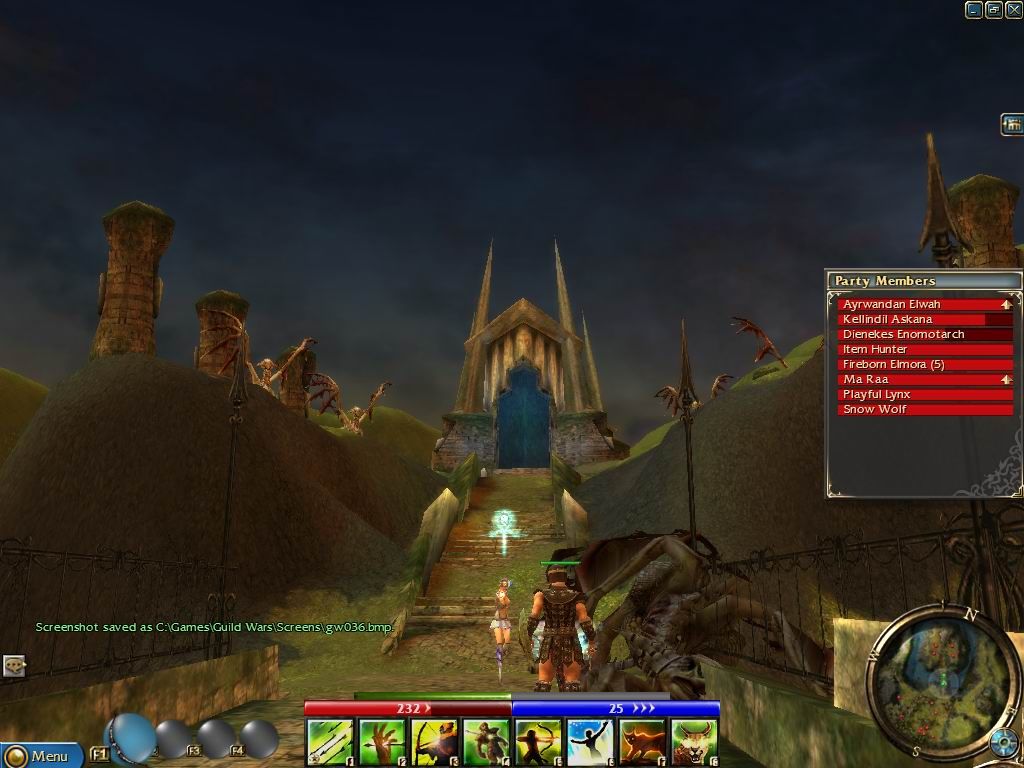The height and width of the screenshot is (768, 1024).
Task: Use the hand-and-arrow skill in slot 2
Action: pos(382,743)
